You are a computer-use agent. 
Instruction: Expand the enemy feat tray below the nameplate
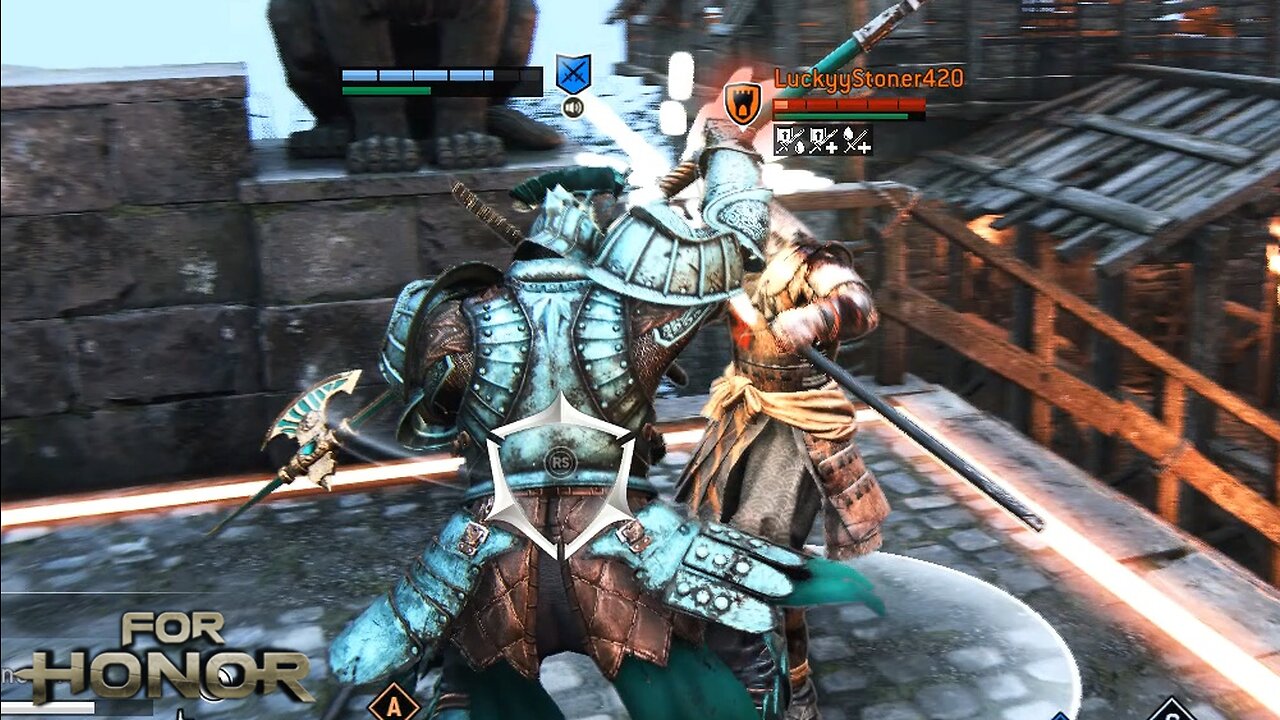(x=822, y=140)
